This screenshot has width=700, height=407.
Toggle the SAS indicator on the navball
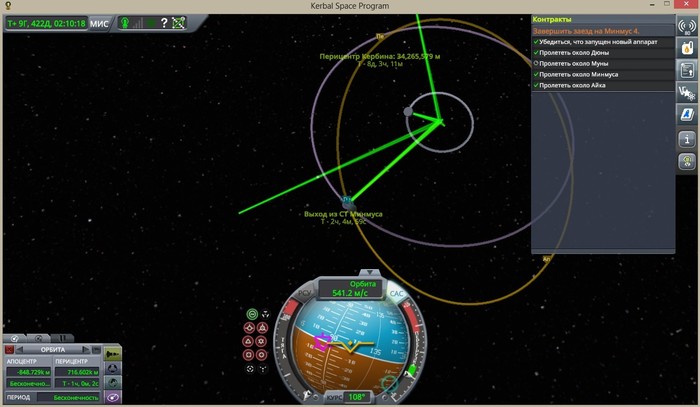[396, 293]
